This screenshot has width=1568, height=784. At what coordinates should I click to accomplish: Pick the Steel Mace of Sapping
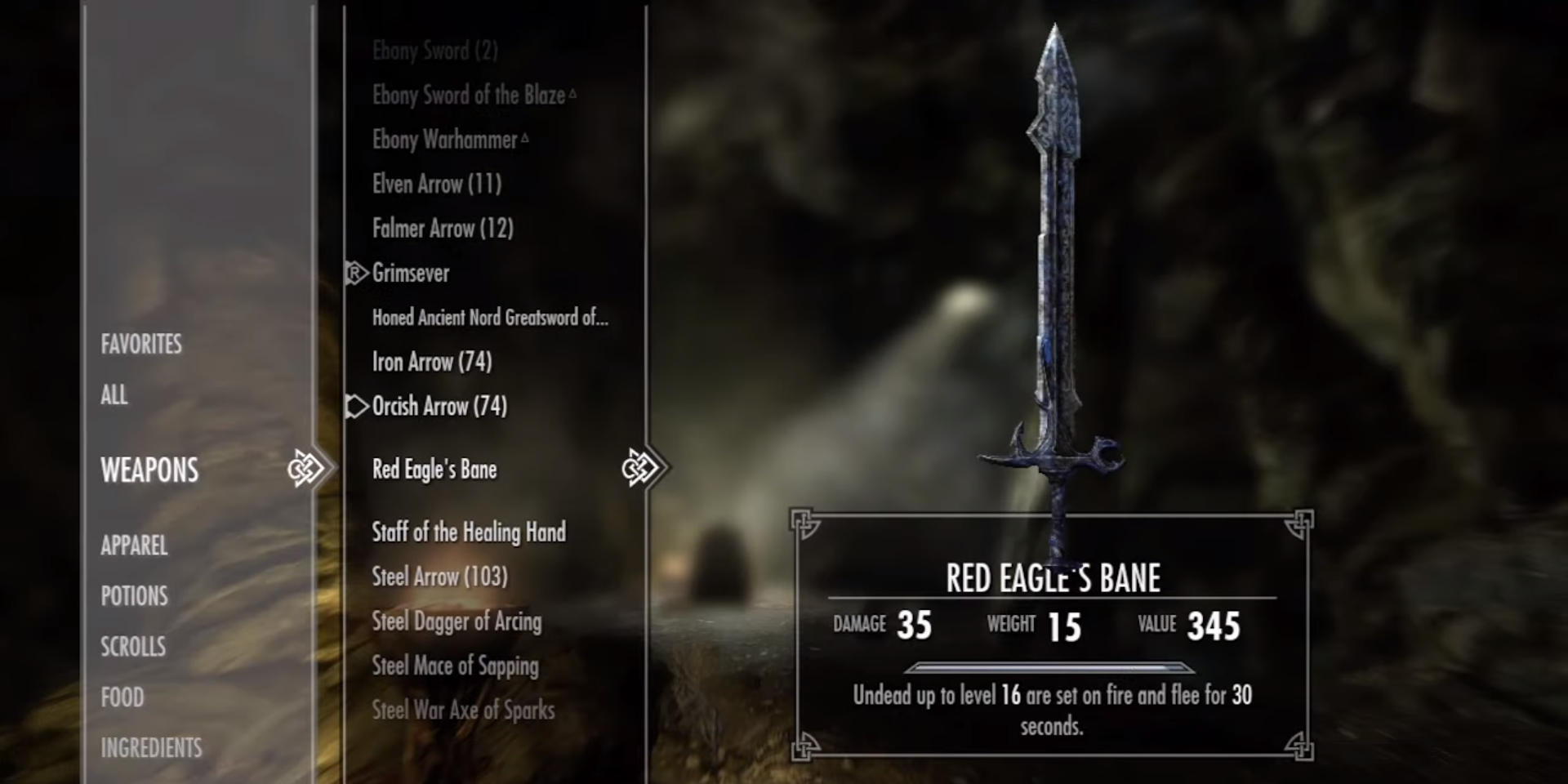click(x=456, y=666)
